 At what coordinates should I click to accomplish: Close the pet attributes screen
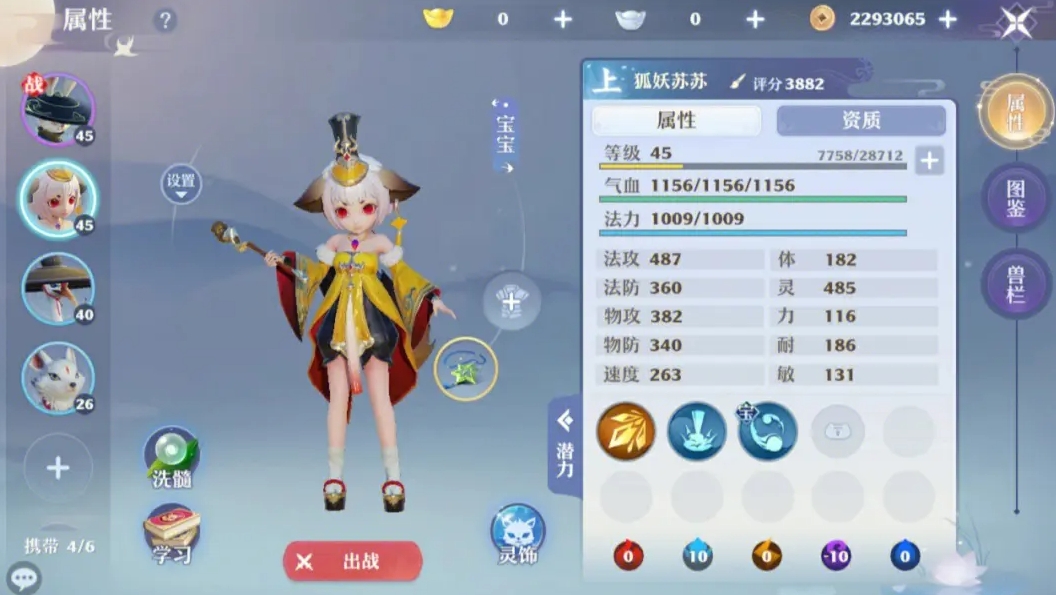point(1017,20)
